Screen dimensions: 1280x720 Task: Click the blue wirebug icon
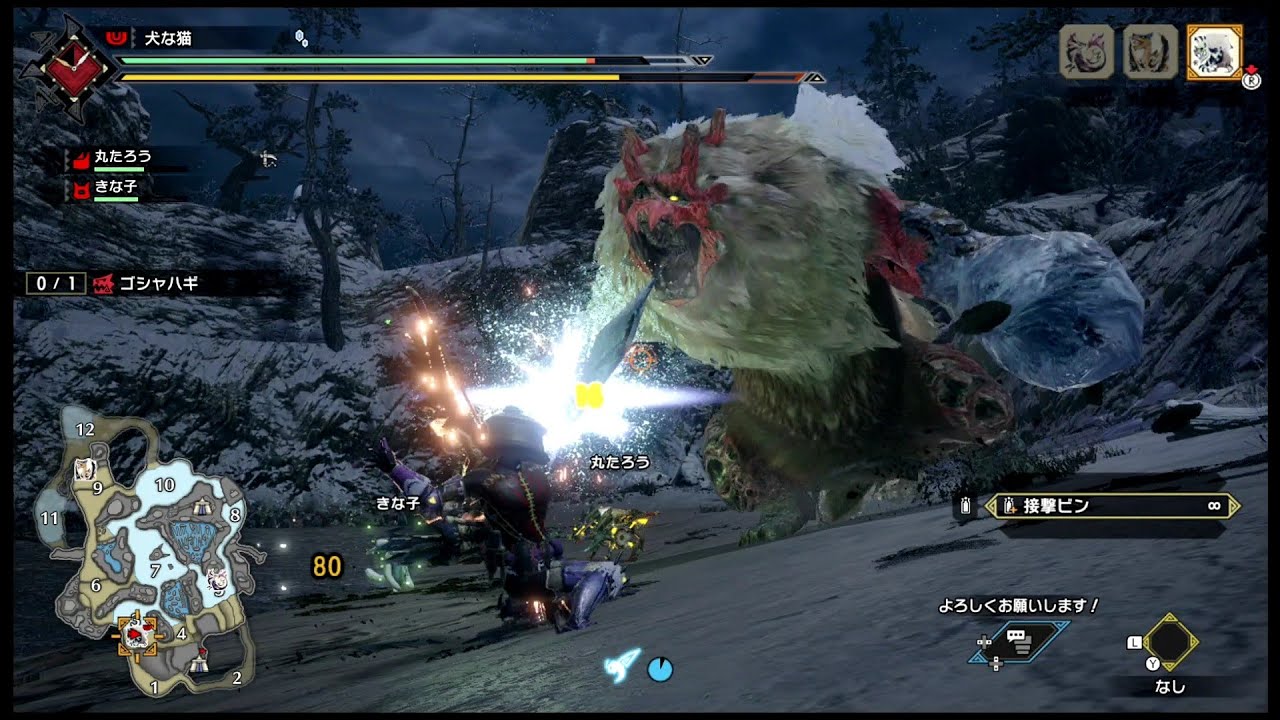pos(622,664)
